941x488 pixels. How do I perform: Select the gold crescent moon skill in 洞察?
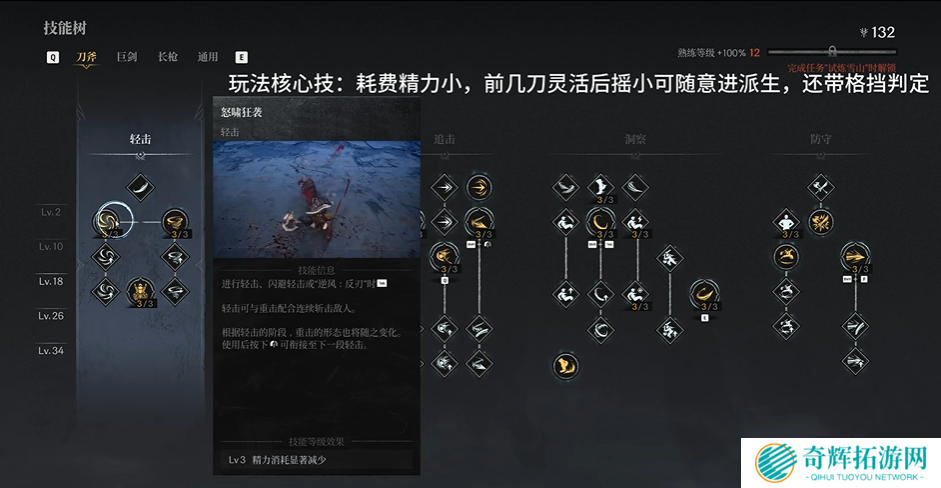[x=601, y=221]
